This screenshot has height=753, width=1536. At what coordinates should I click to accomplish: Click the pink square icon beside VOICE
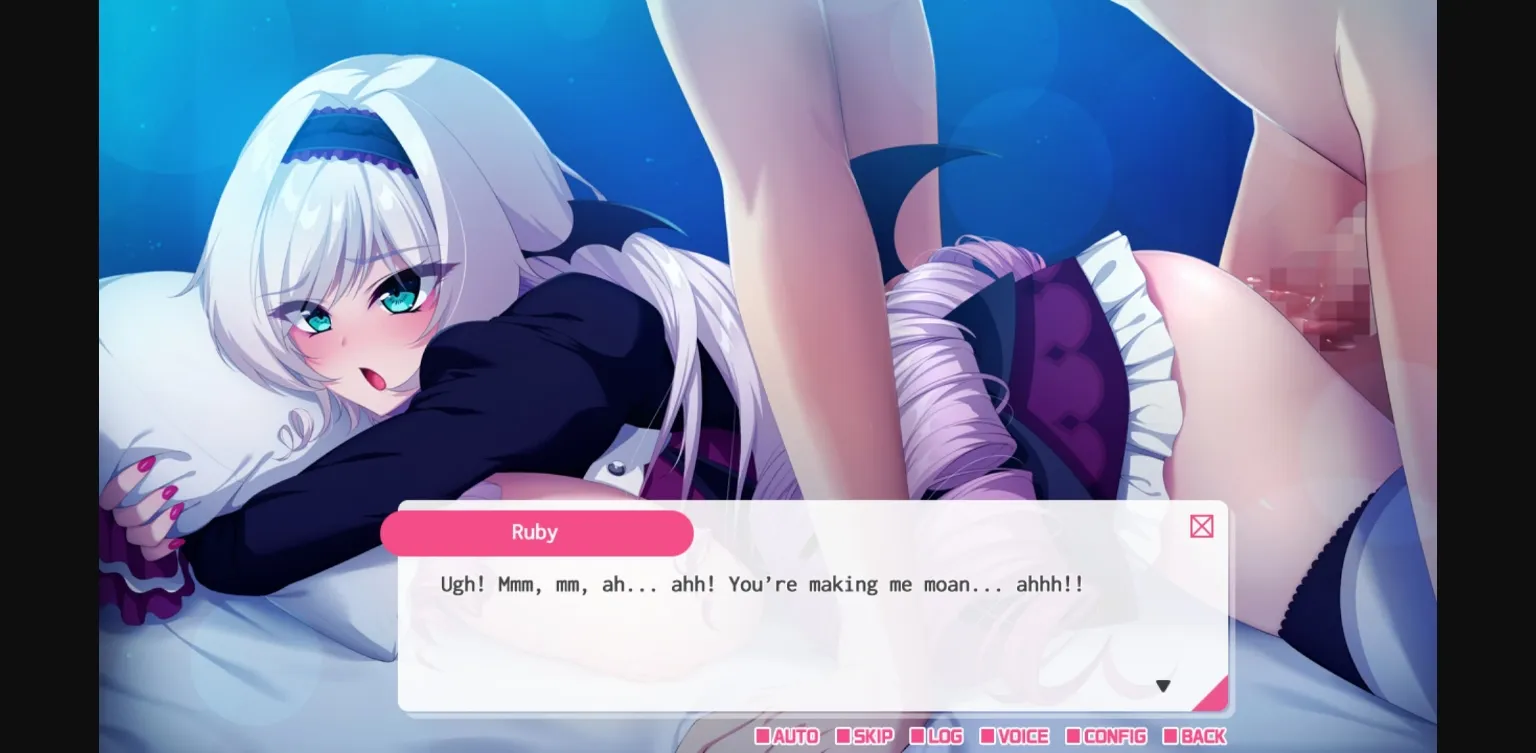[x=988, y=737]
